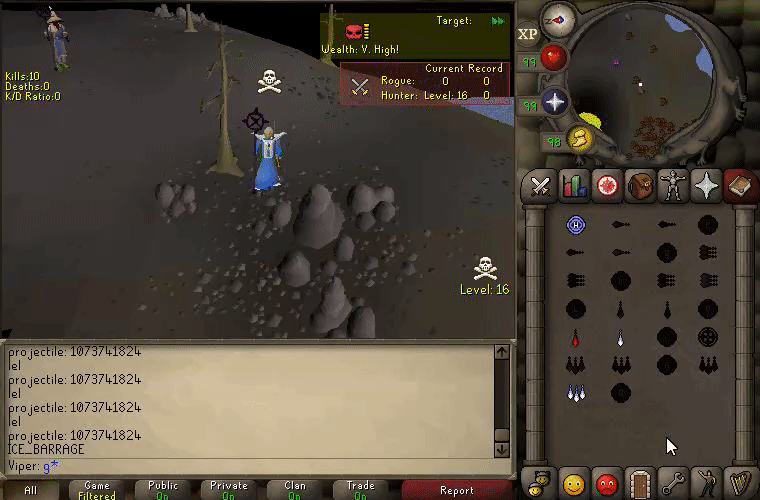Select the Ice Barrage spell icon
760x500 pixels.
coord(575,392)
